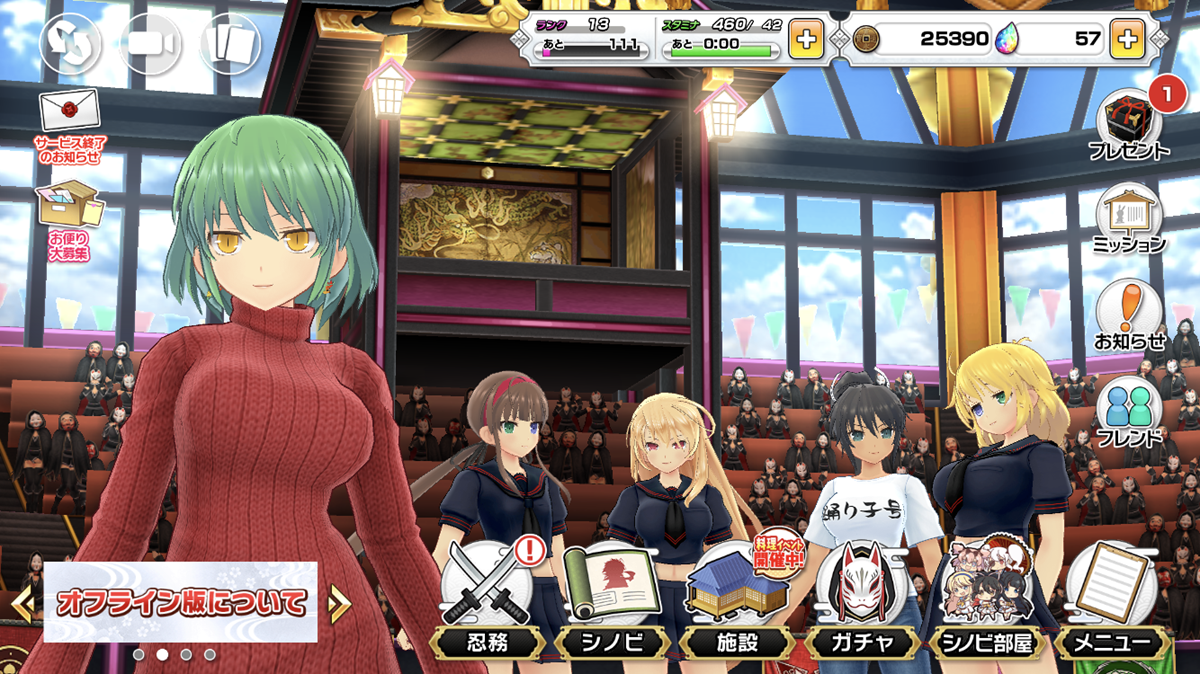This screenshot has height=674, width=1200.
Task: Click the circular arrows swap button
Action: [70, 44]
